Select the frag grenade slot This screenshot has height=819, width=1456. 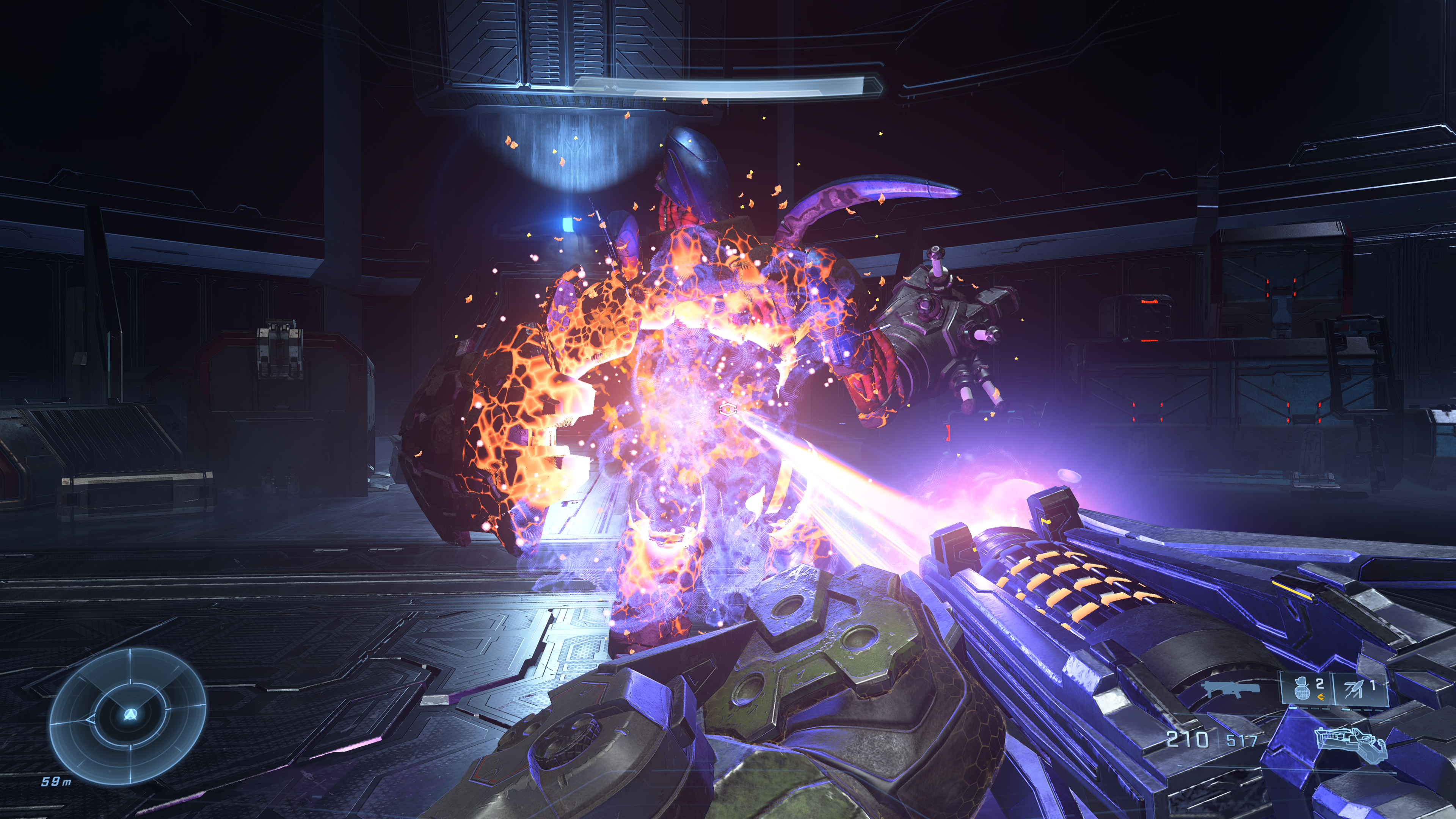point(1307,689)
